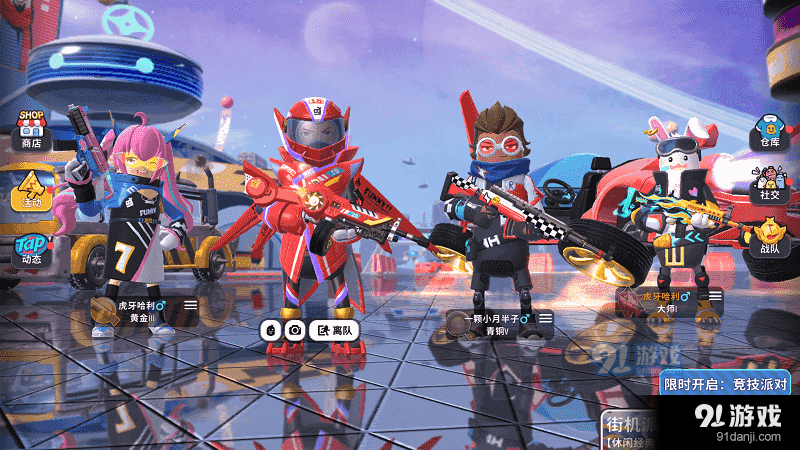The width and height of the screenshot is (800, 450).
Task: Click the camera screenshot button
Action: pyautogui.click(x=294, y=330)
